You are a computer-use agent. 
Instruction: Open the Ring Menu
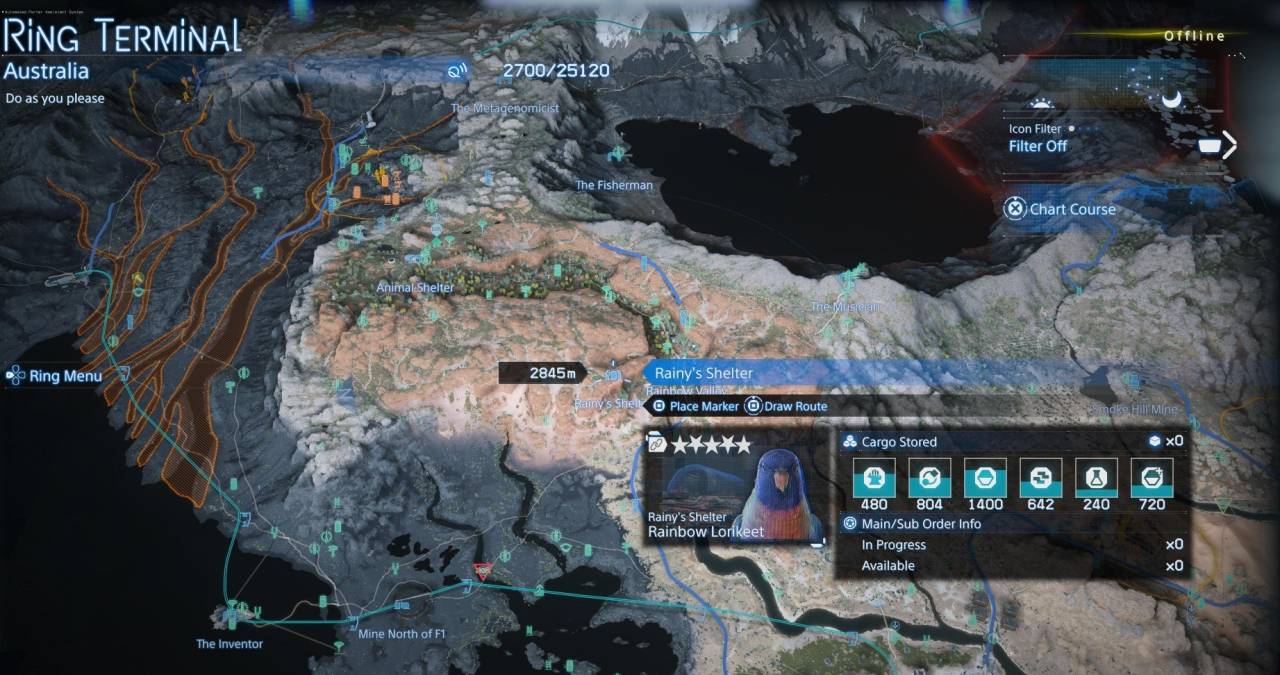56,376
